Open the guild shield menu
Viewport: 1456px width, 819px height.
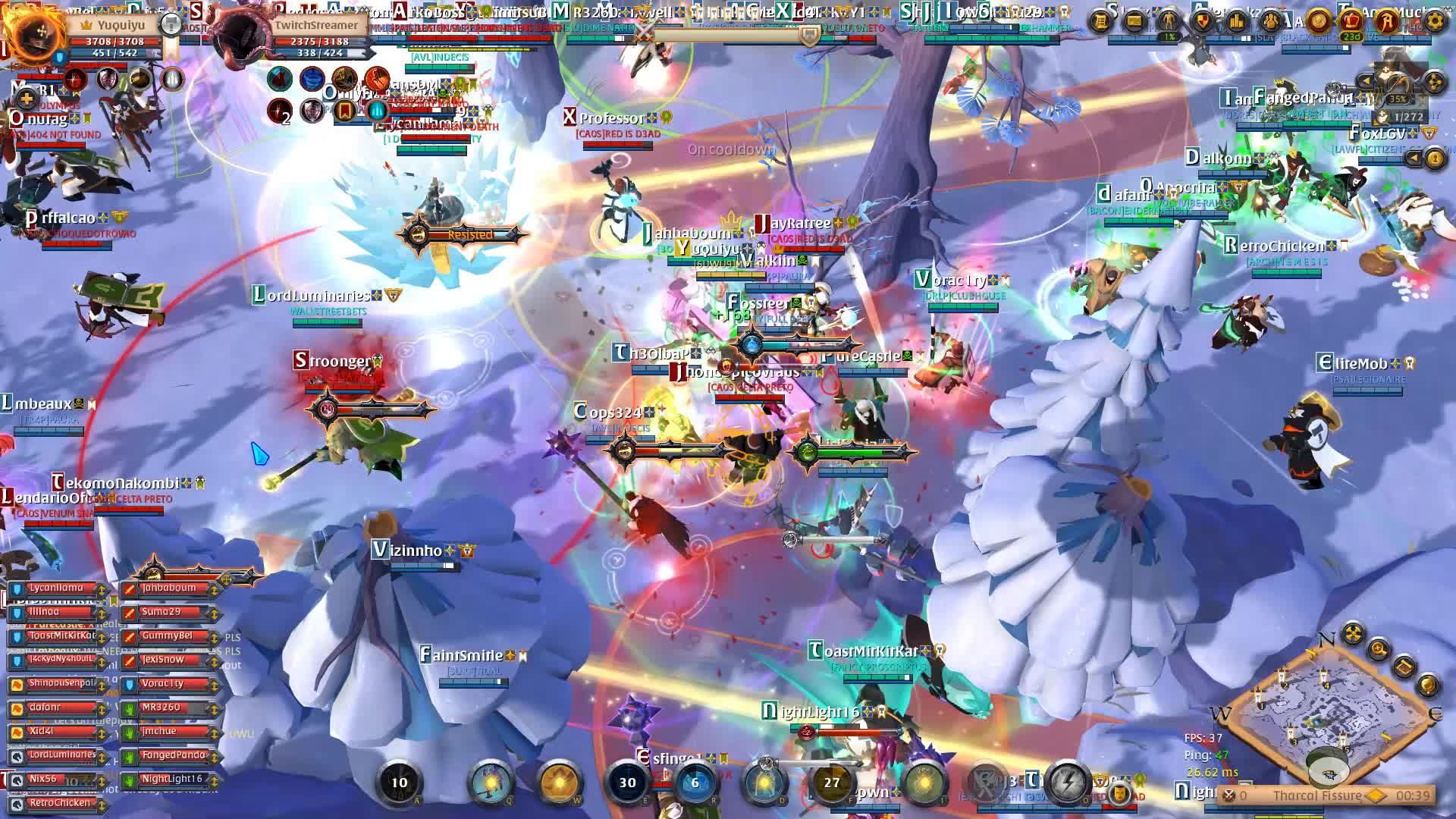click(1202, 20)
